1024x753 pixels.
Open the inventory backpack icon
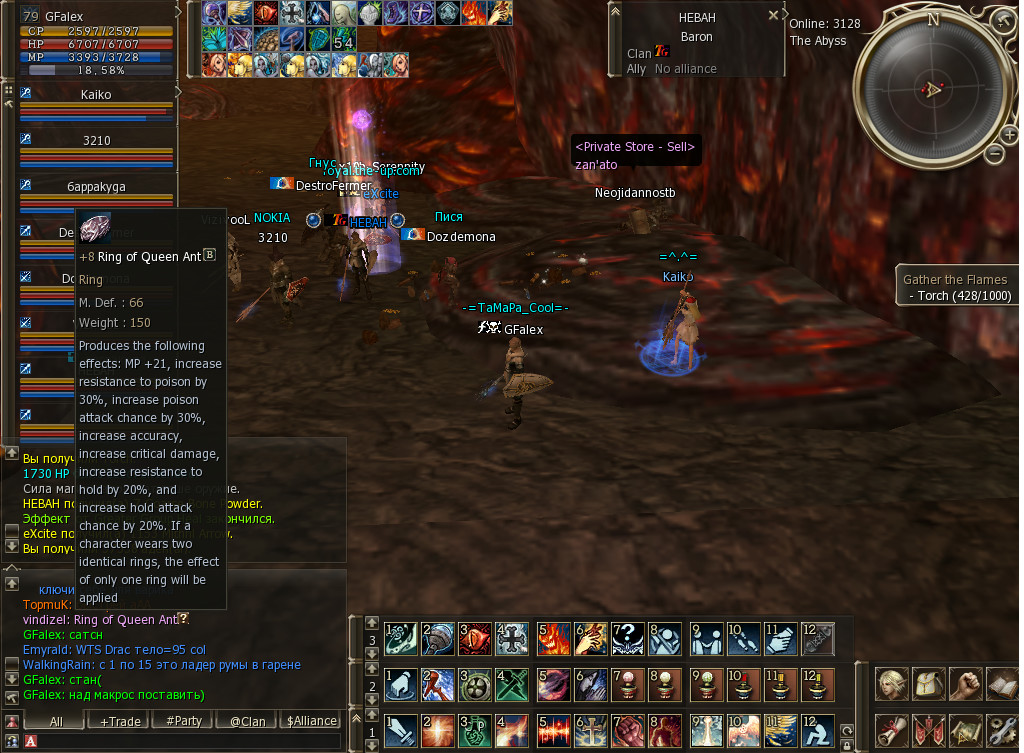[x=927, y=684]
